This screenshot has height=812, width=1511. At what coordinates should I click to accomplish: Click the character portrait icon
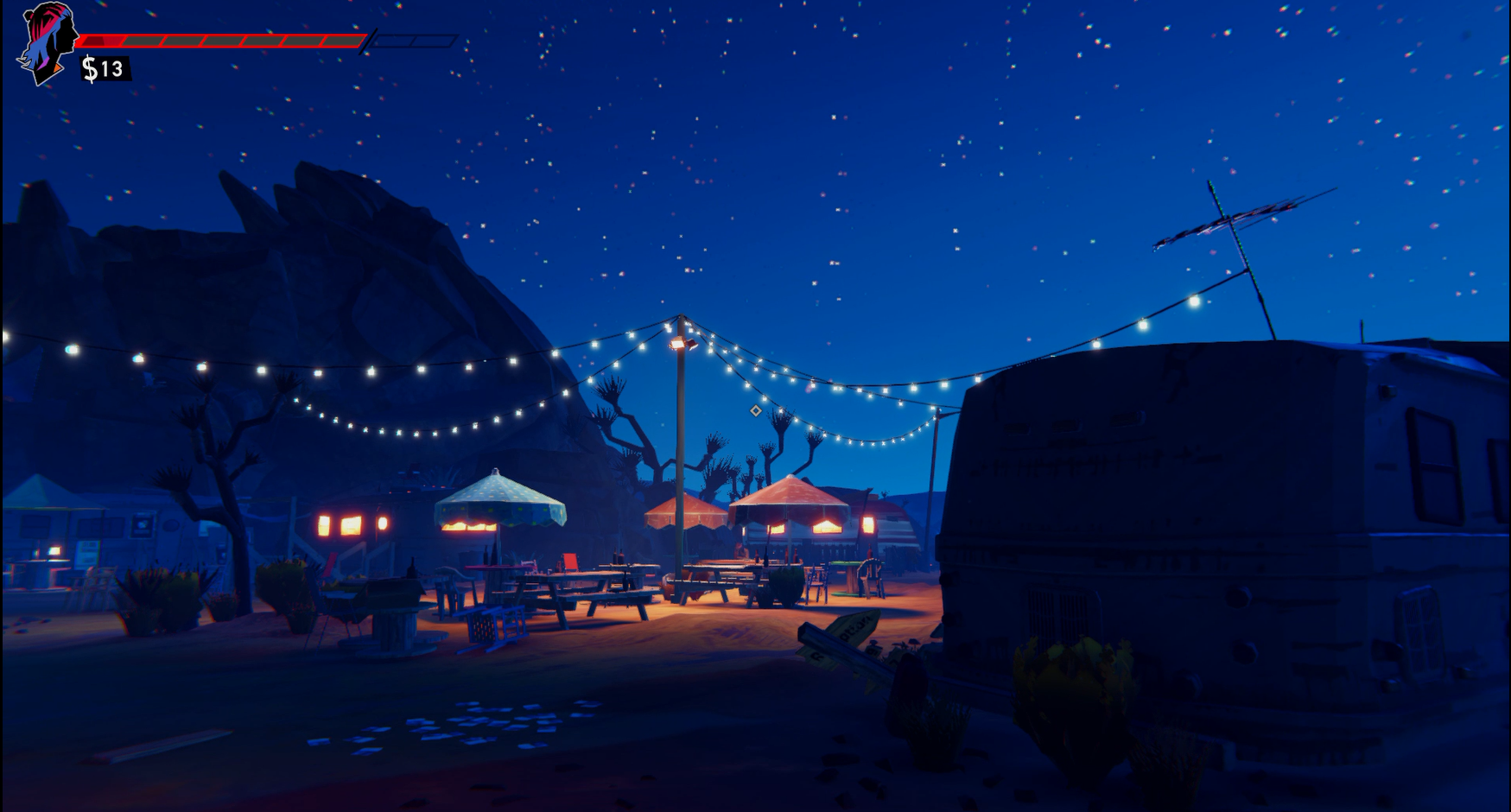[x=48, y=42]
